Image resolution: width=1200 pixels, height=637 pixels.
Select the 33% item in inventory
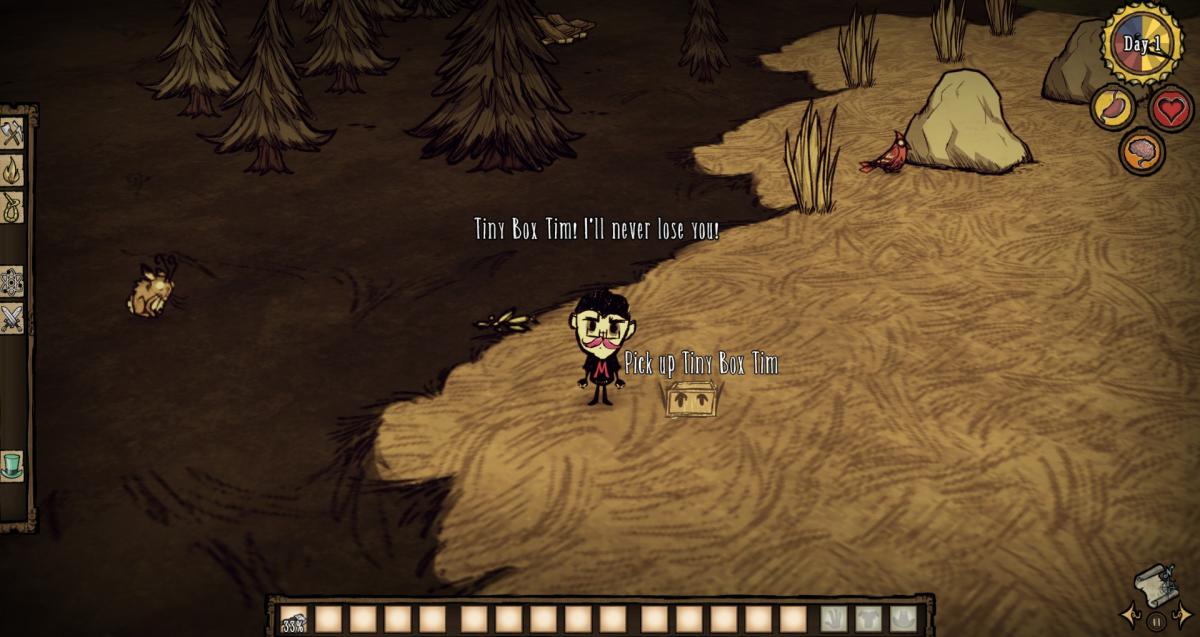tap(293, 620)
